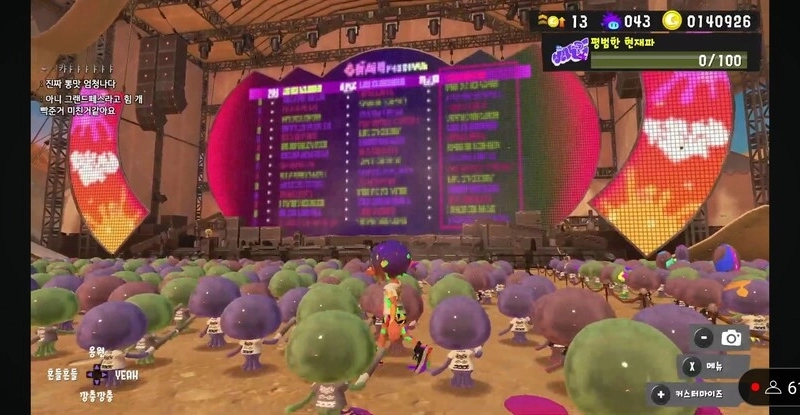
Task: Choose the 응원 cheer emote
Action: 96,352
